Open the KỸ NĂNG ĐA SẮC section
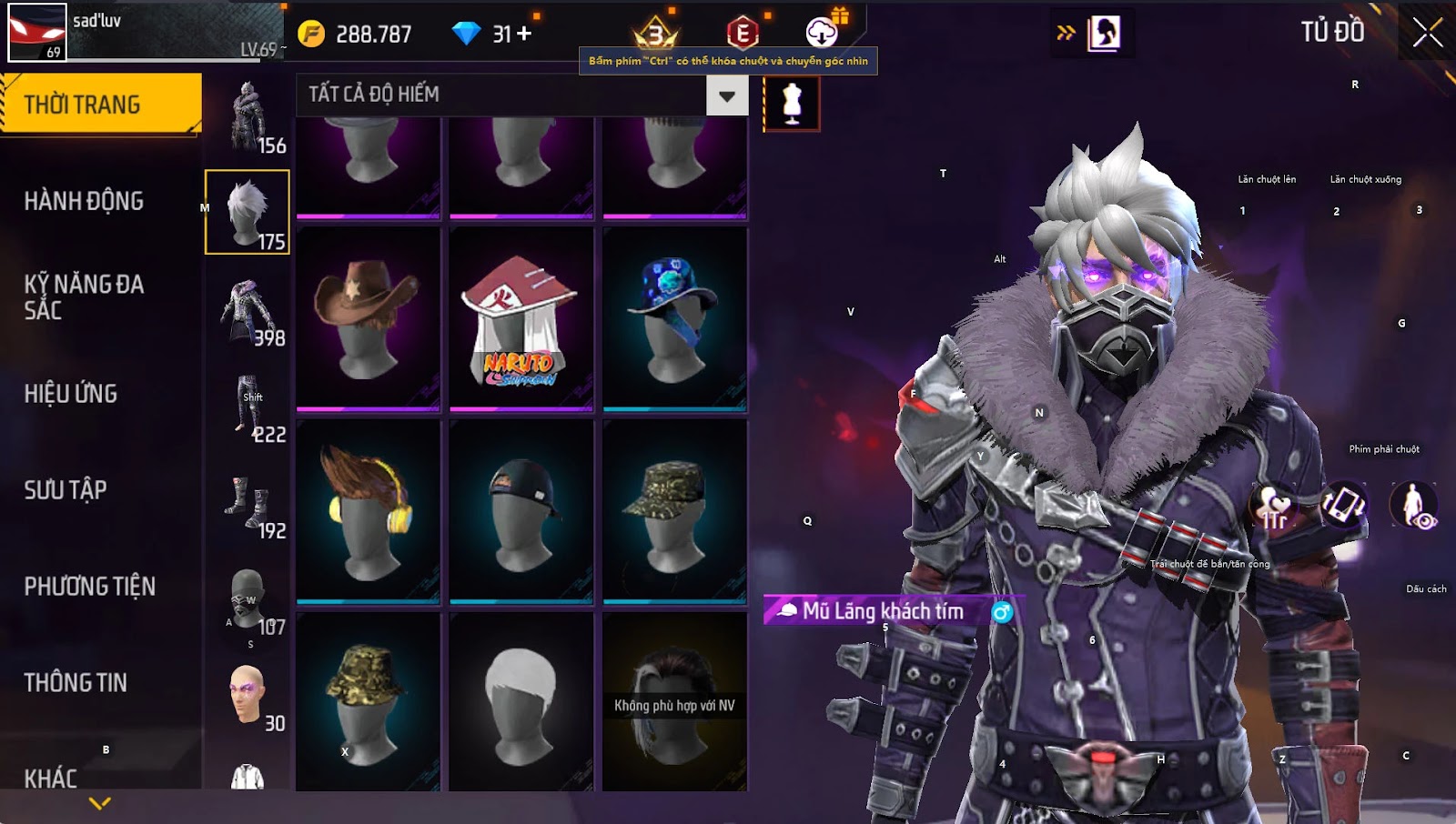 point(84,296)
